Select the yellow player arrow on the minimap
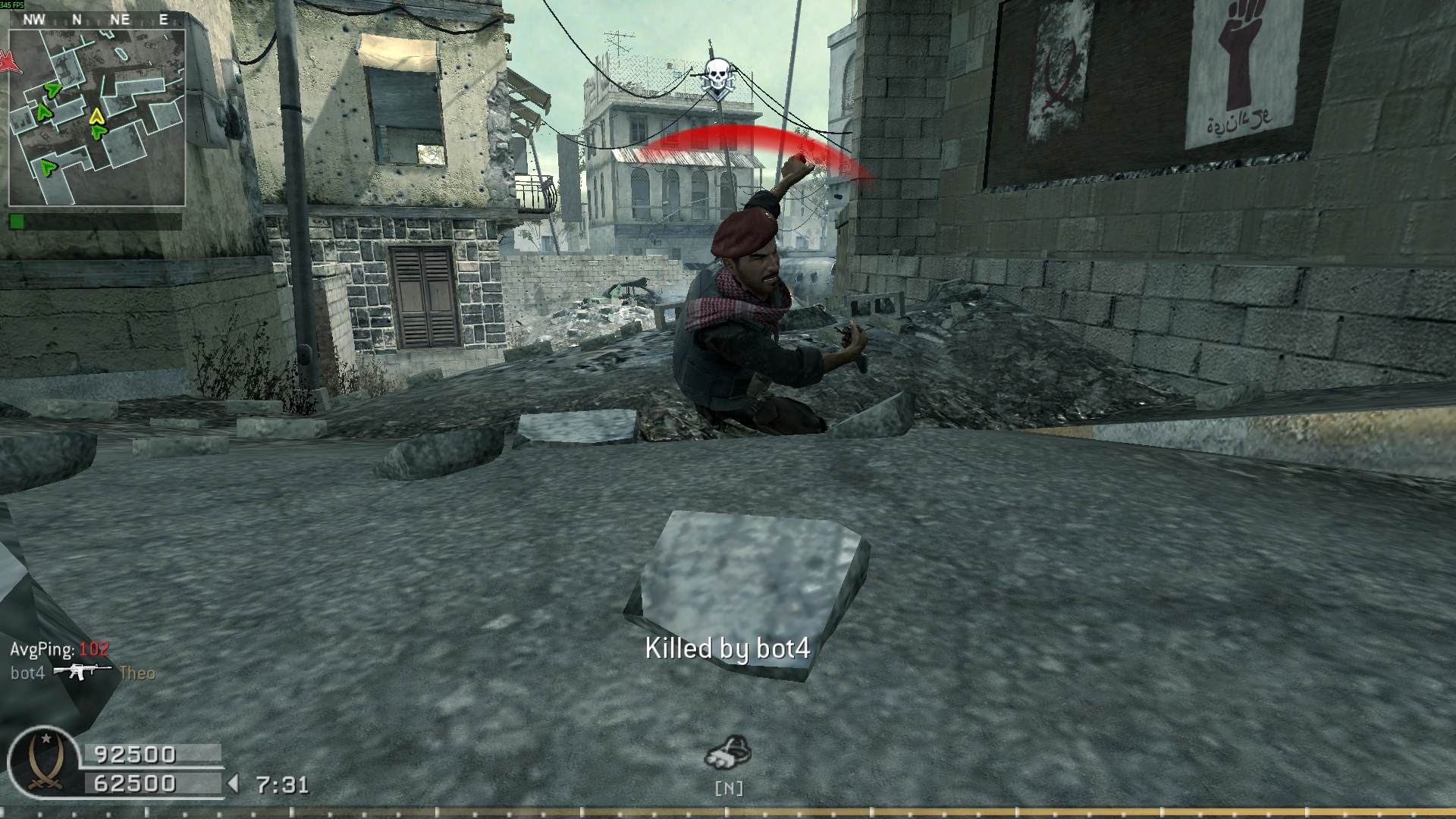This screenshot has width=1456, height=819. pyautogui.click(x=96, y=116)
